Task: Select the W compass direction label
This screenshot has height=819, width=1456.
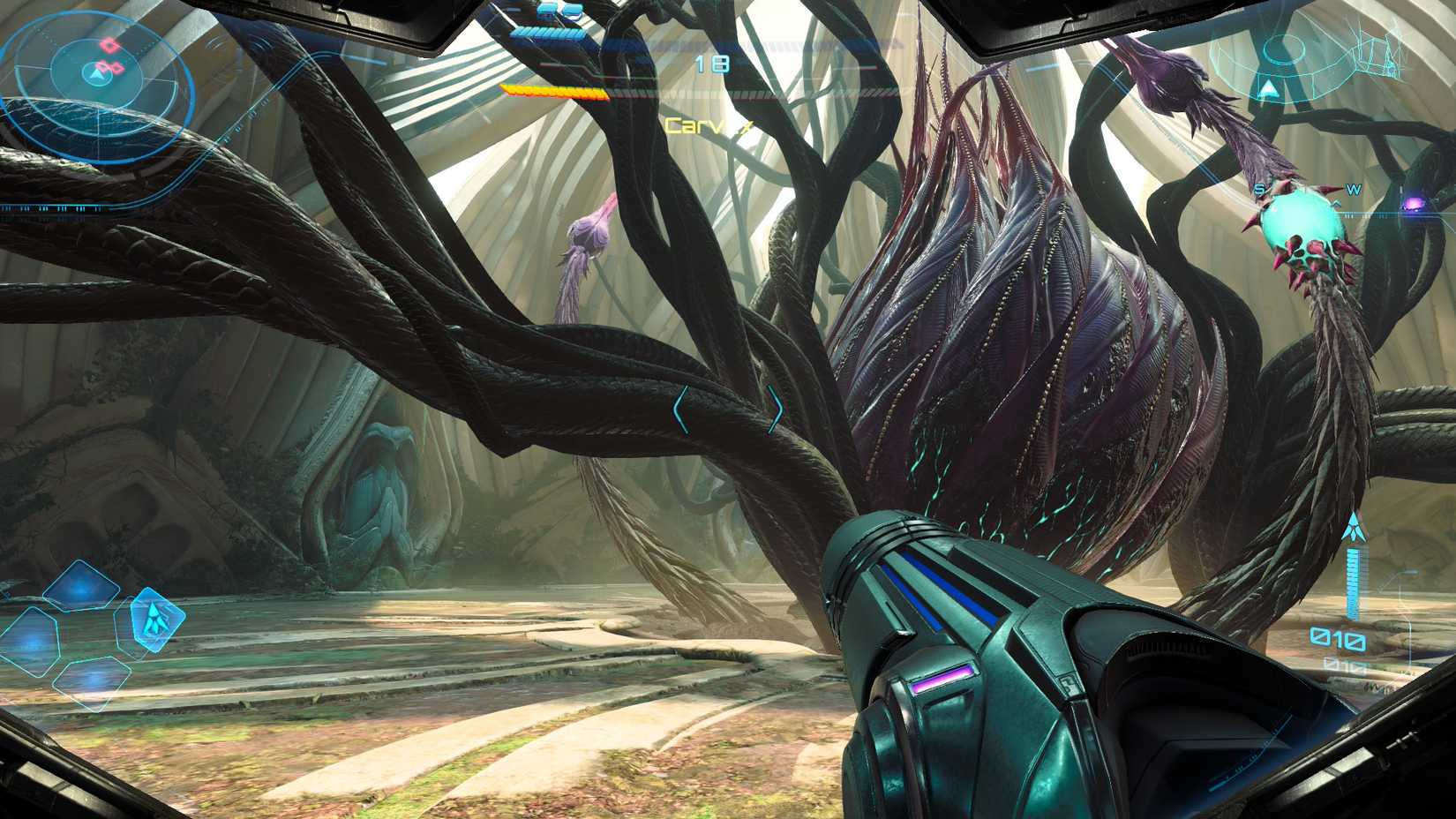Action: tap(1354, 189)
